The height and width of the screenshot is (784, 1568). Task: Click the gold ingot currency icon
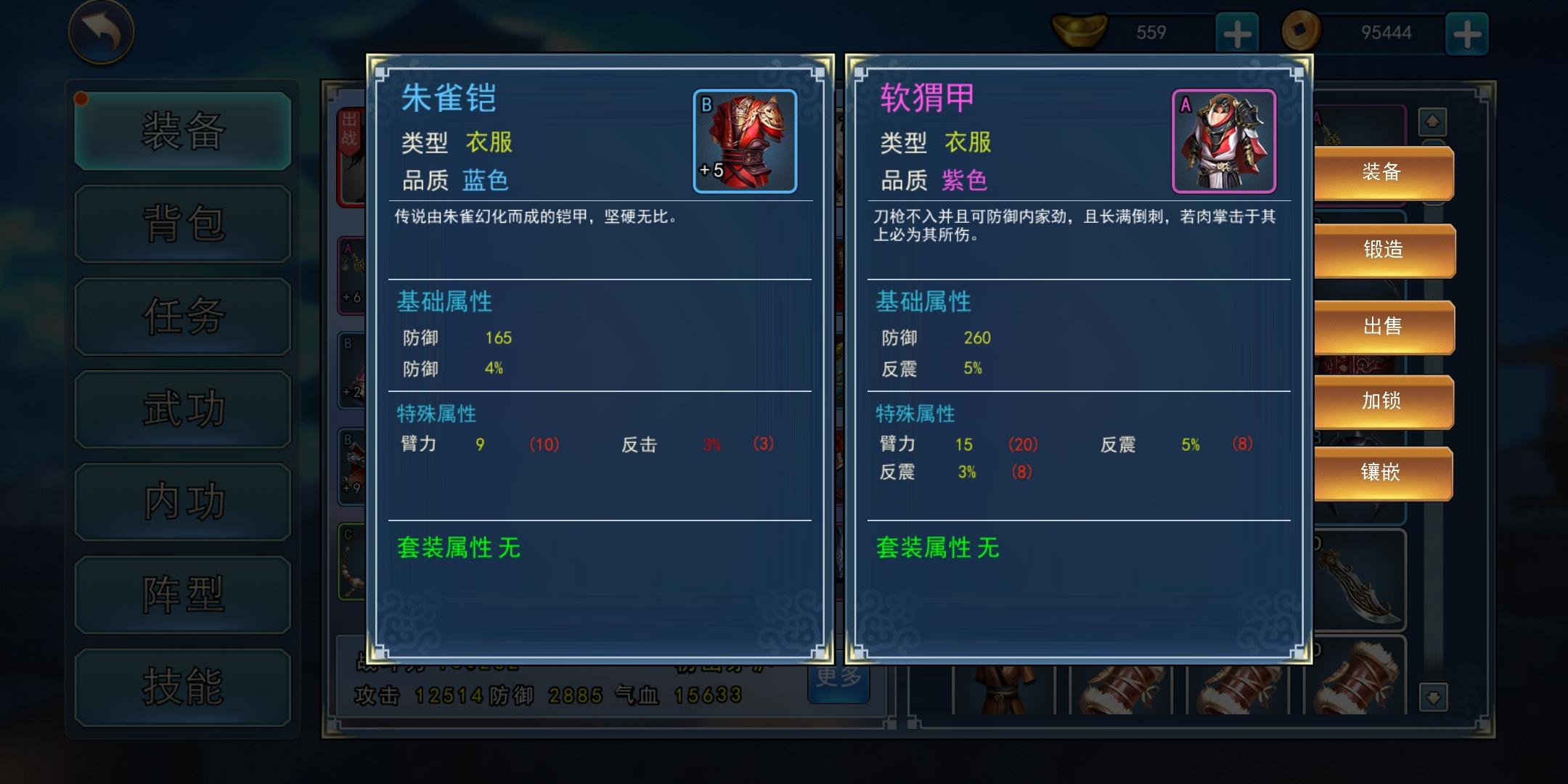pos(1080,31)
